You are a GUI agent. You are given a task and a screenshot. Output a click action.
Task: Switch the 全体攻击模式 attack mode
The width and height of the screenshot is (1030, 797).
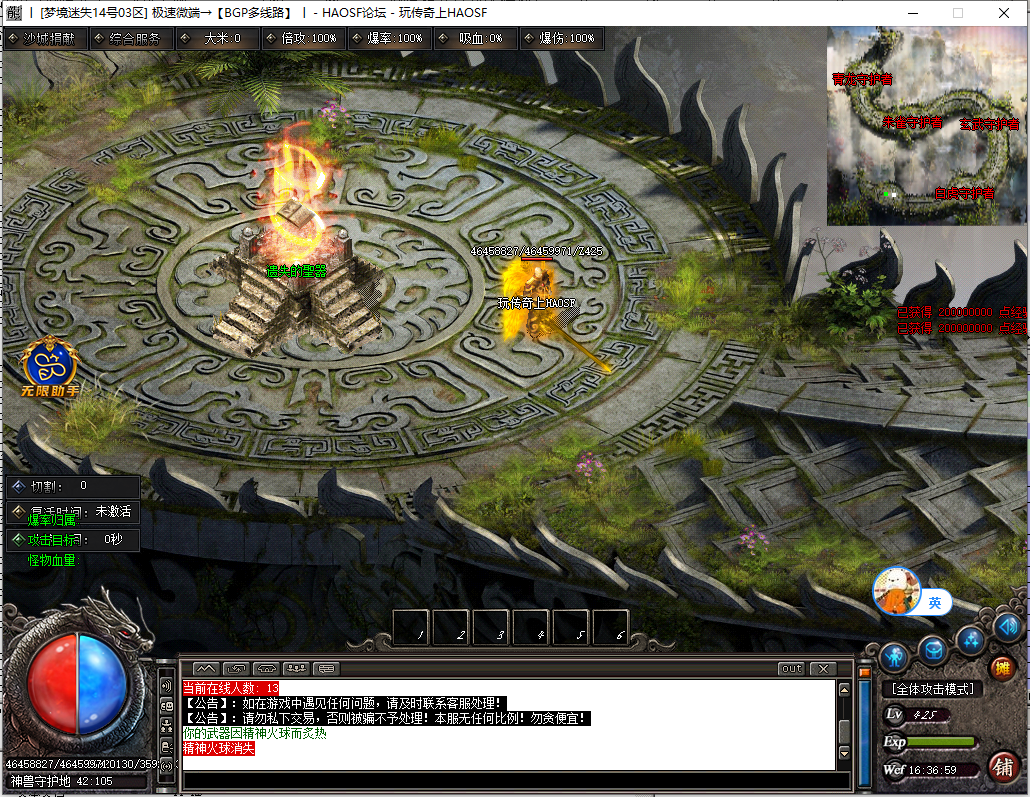[931, 689]
